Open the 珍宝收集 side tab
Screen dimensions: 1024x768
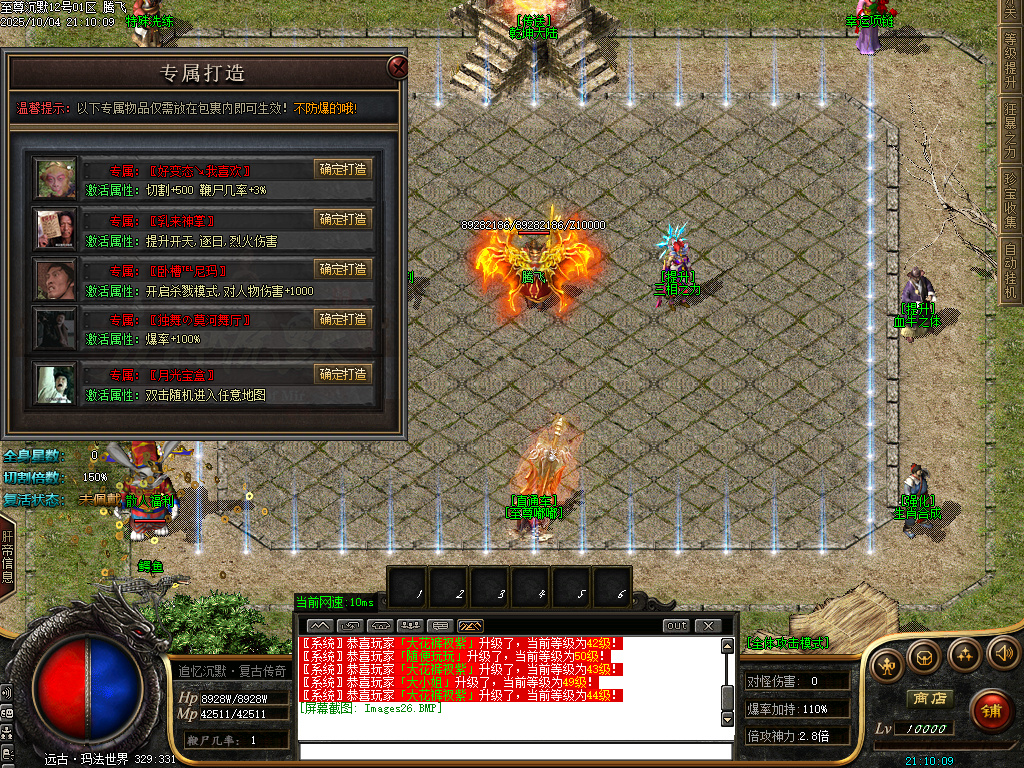1011,199
